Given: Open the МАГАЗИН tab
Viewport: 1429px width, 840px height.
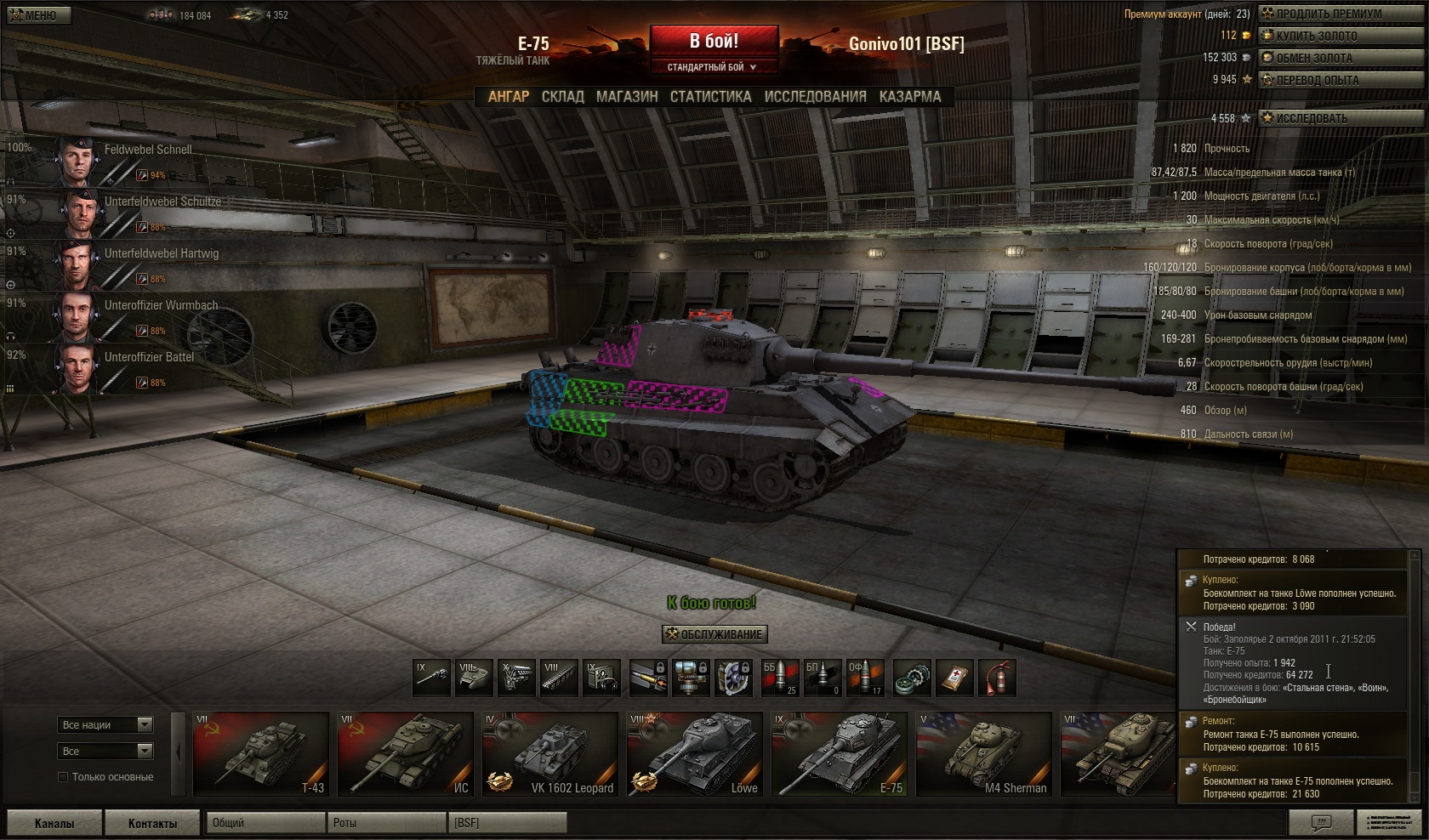Looking at the screenshot, I should (x=627, y=97).
